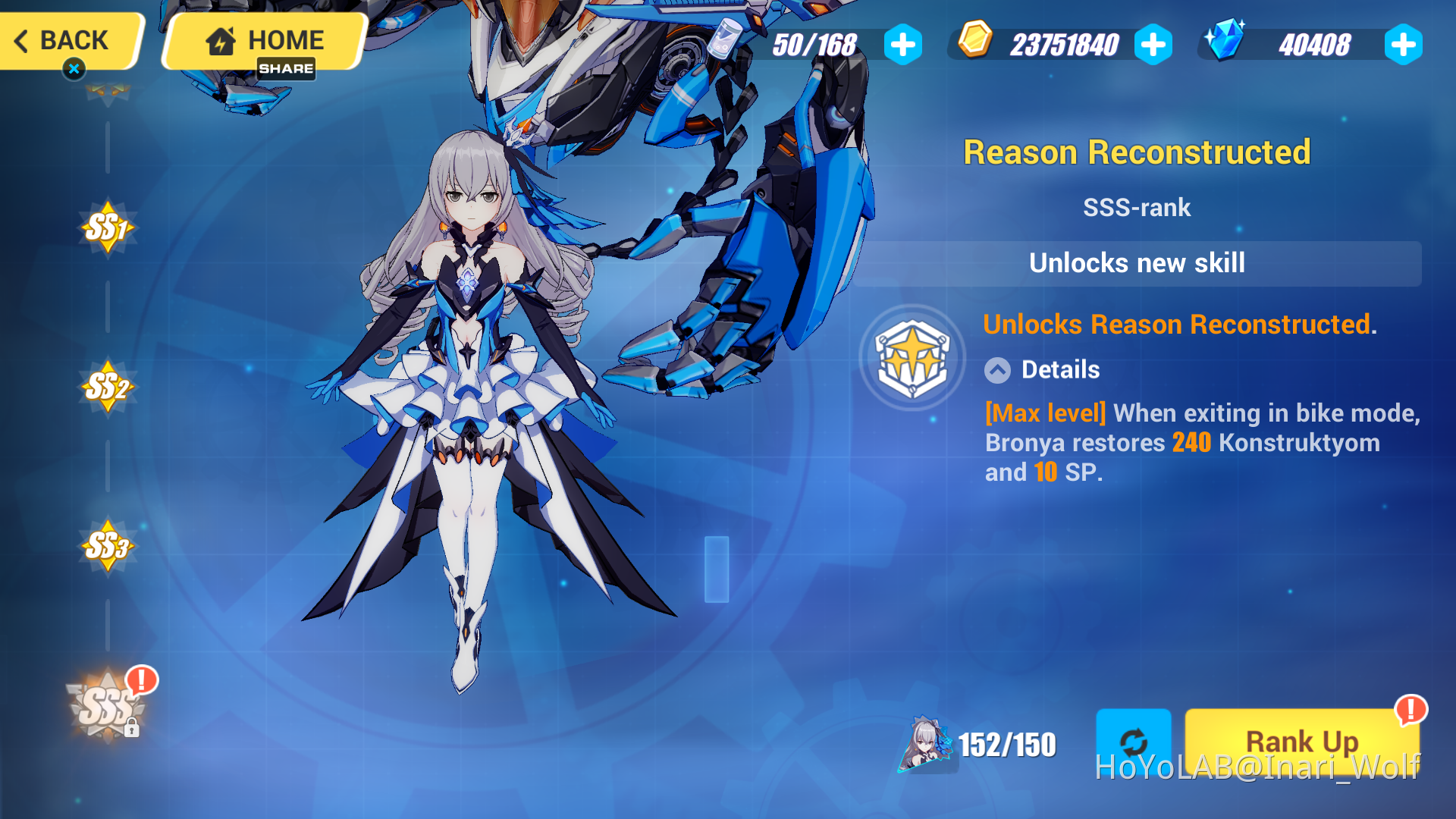
Task: Dismiss with the small X under Back
Action: tap(74, 68)
